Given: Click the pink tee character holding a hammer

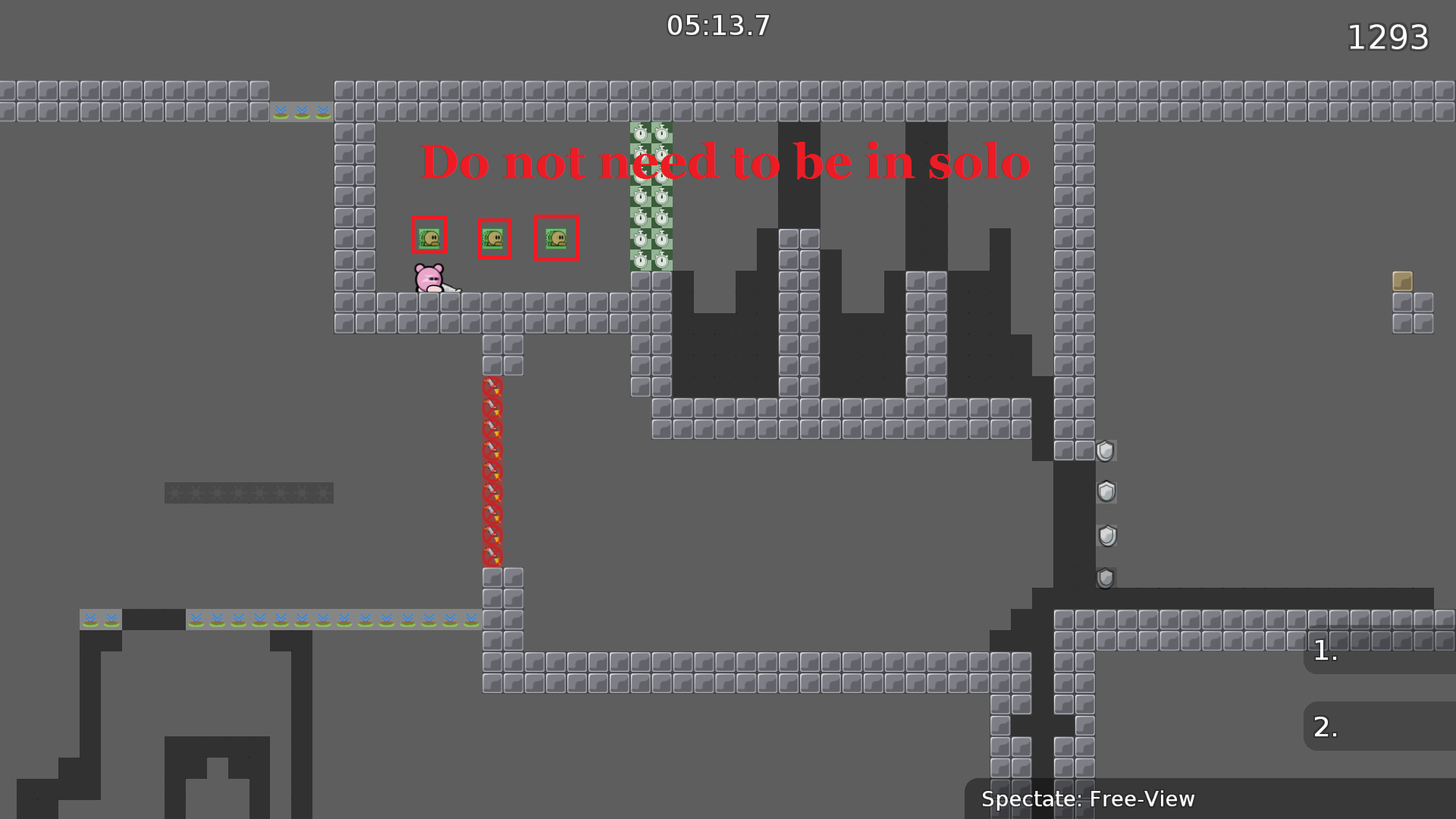Looking at the screenshot, I should pos(429,279).
